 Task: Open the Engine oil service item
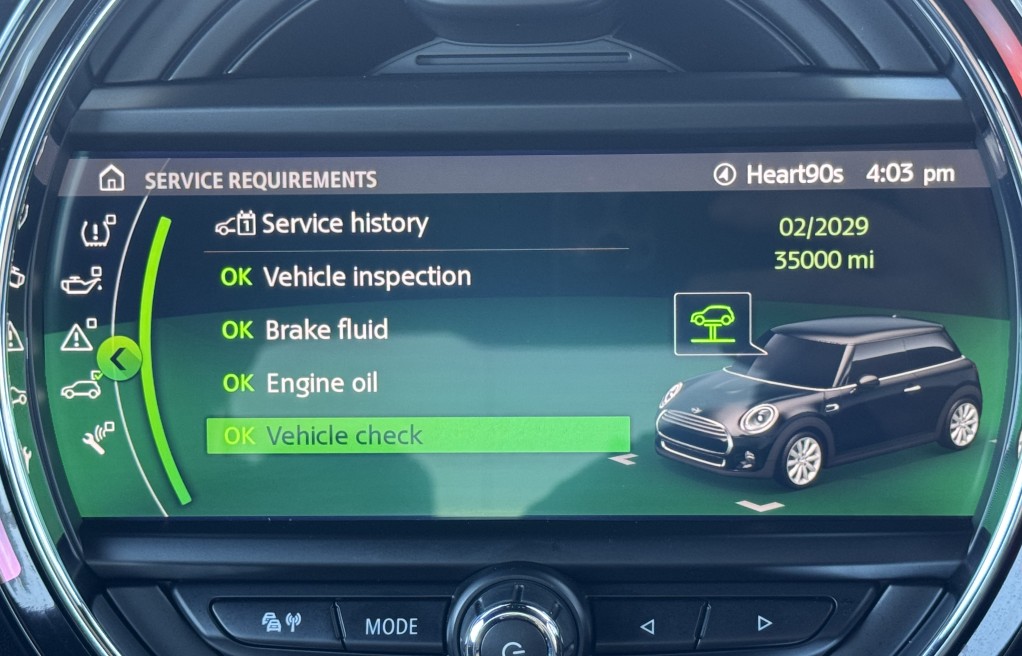click(321, 383)
